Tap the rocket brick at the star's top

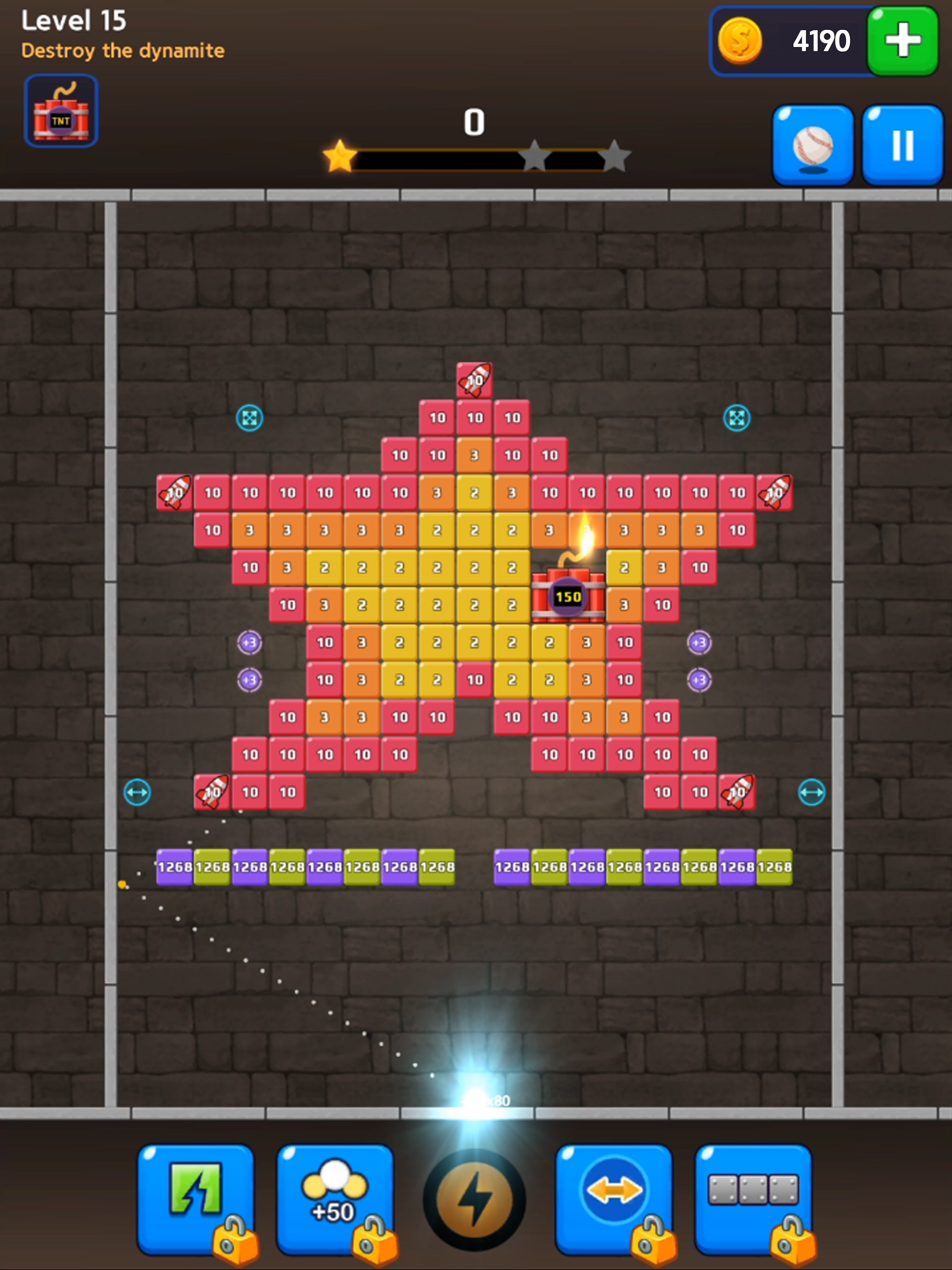click(474, 381)
